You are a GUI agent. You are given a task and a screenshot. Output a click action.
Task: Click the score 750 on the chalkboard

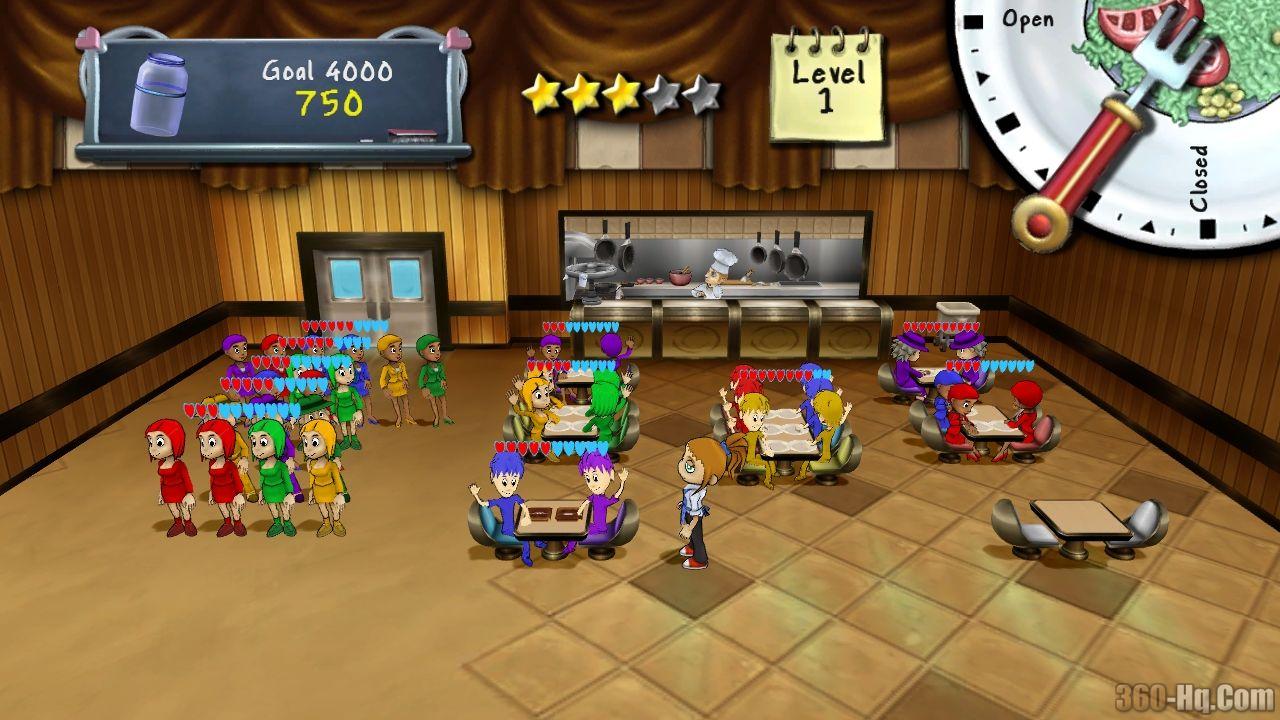[330, 102]
